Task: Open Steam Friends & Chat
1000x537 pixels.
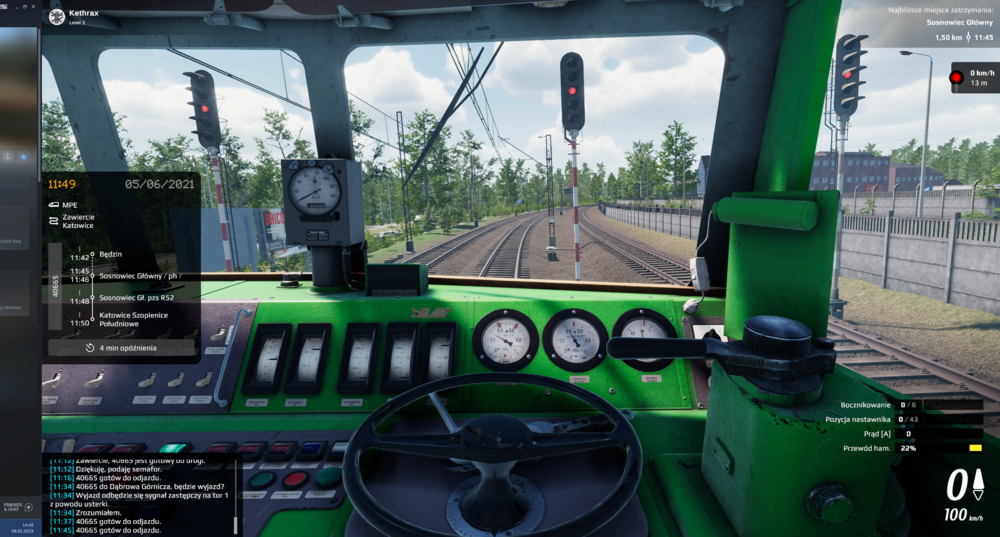Action: pos(16,507)
